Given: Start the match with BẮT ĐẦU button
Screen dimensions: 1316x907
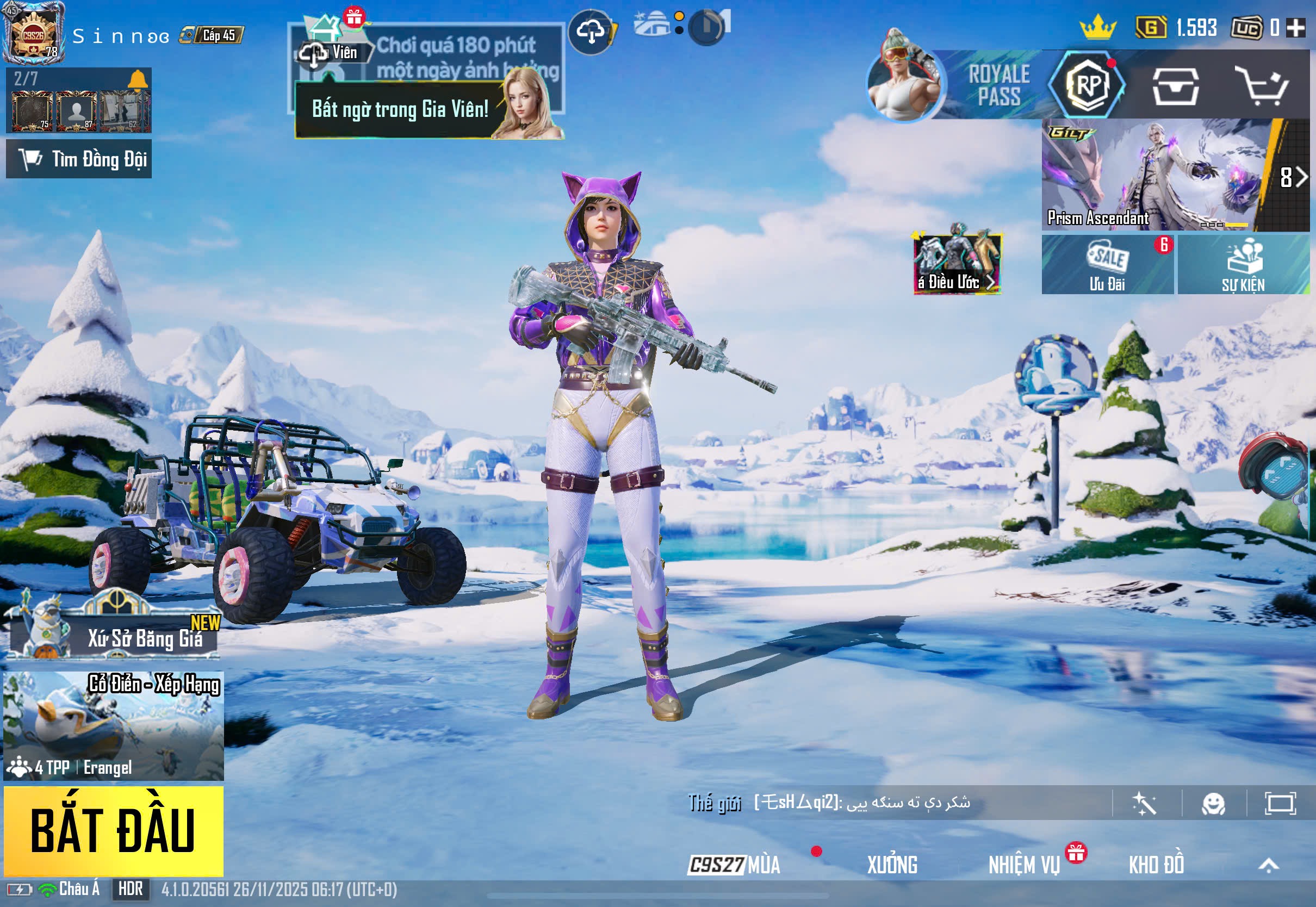Looking at the screenshot, I should [x=113, y=830].
